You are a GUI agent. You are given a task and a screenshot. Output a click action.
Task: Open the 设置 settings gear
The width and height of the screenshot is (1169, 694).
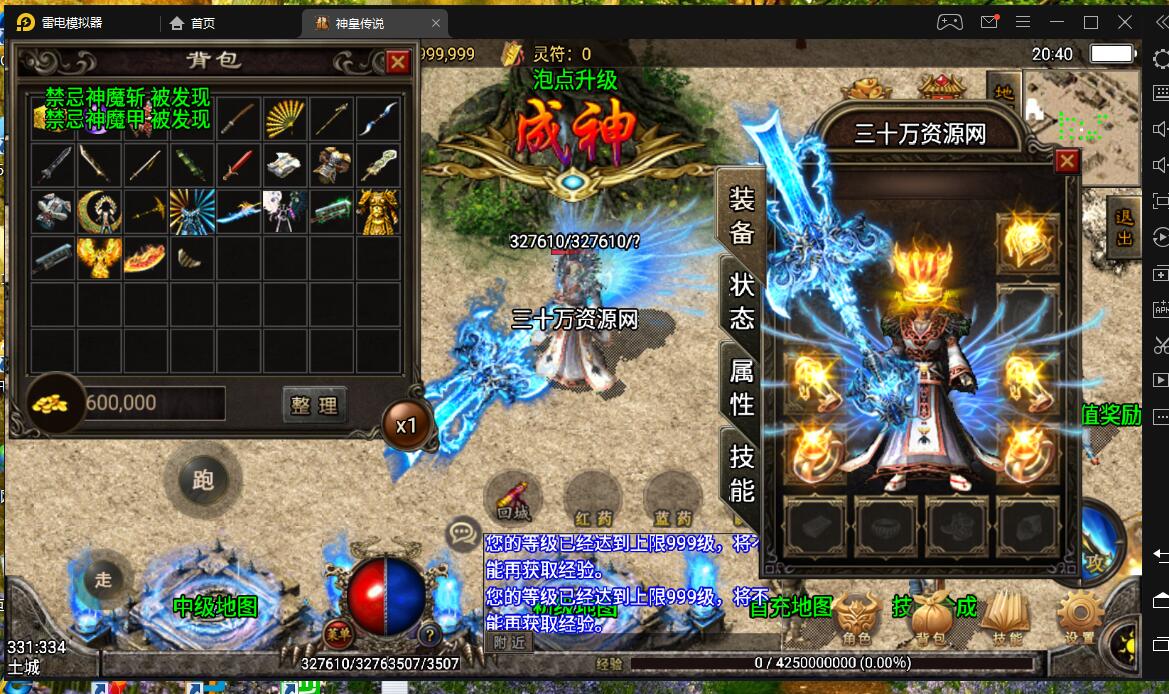tap(1080, 618)
